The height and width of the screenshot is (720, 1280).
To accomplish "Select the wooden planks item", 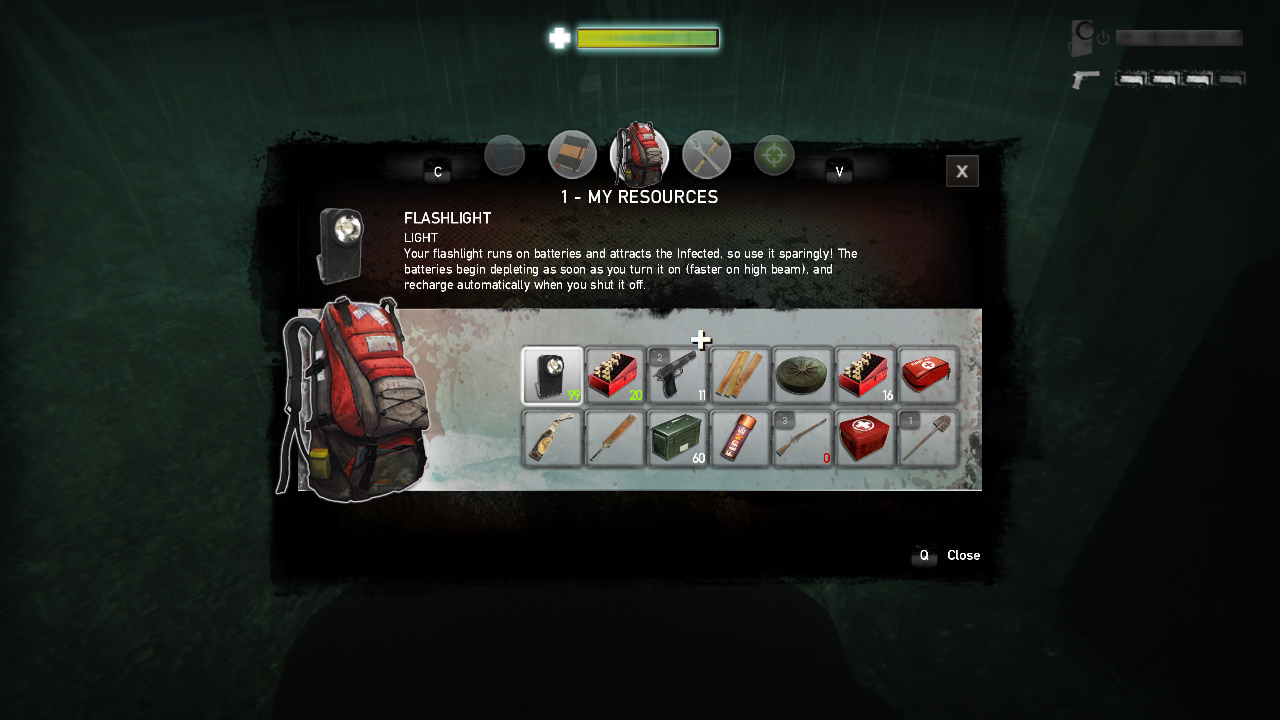I will (740, 375).
